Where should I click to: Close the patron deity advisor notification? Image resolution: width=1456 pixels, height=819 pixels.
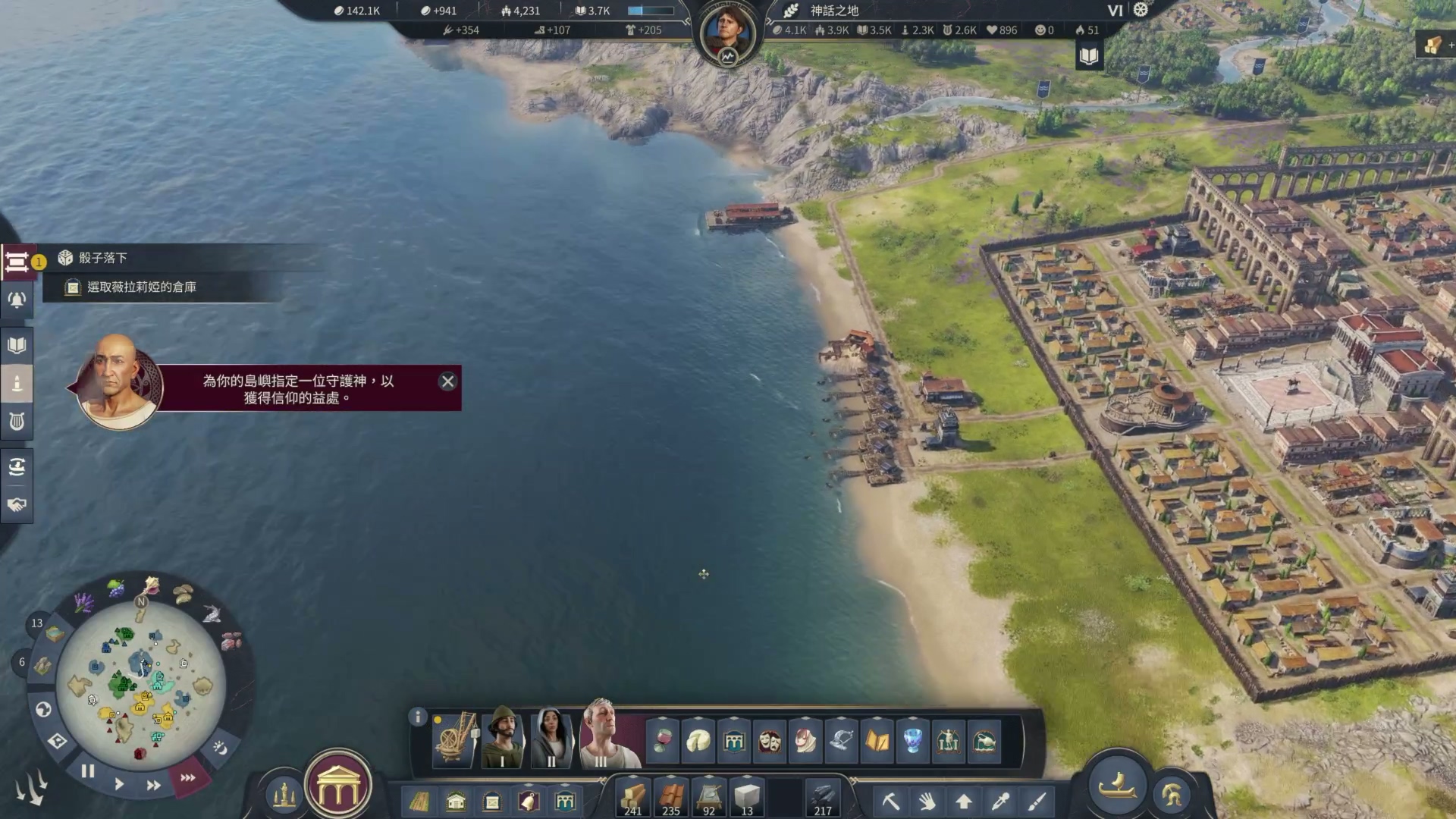click(447, 381)
